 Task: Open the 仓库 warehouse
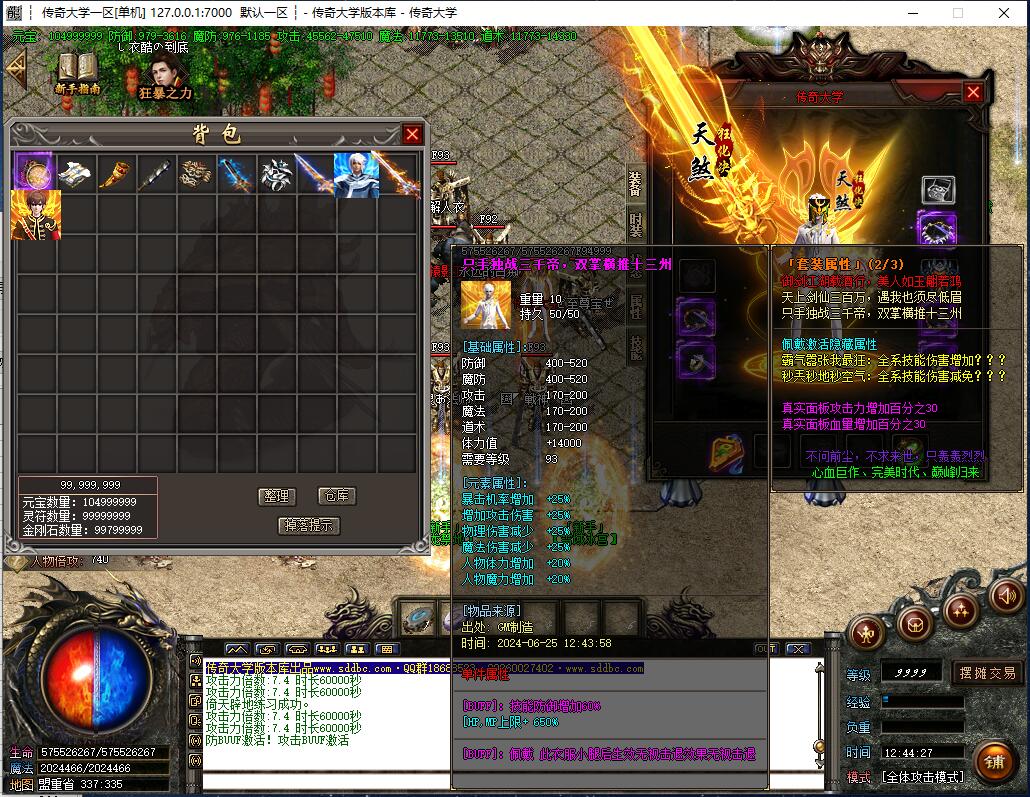[x=336, y=496]
